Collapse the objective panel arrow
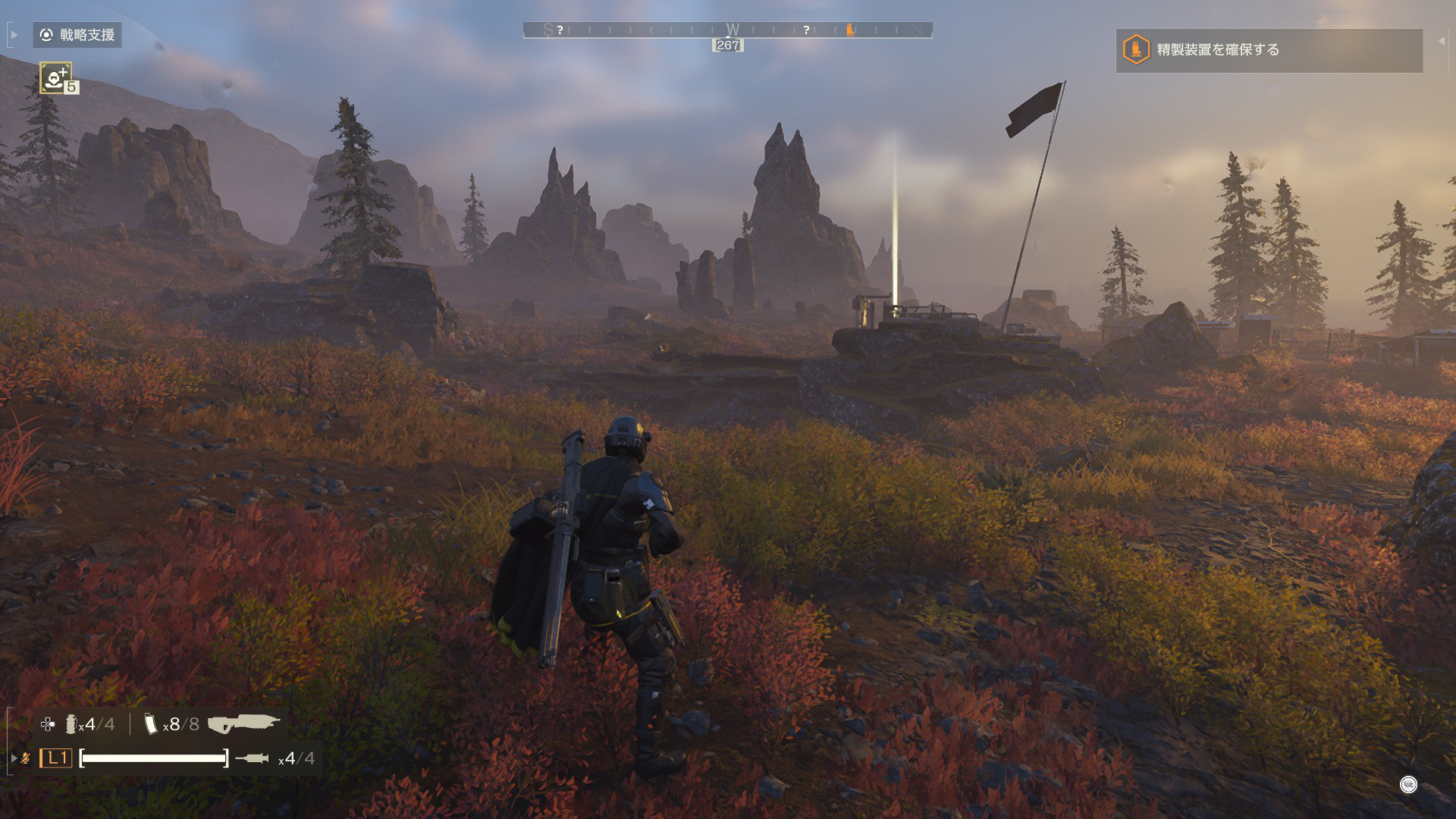This screenshot has width=1456, height=819. tap(1442, 42)
